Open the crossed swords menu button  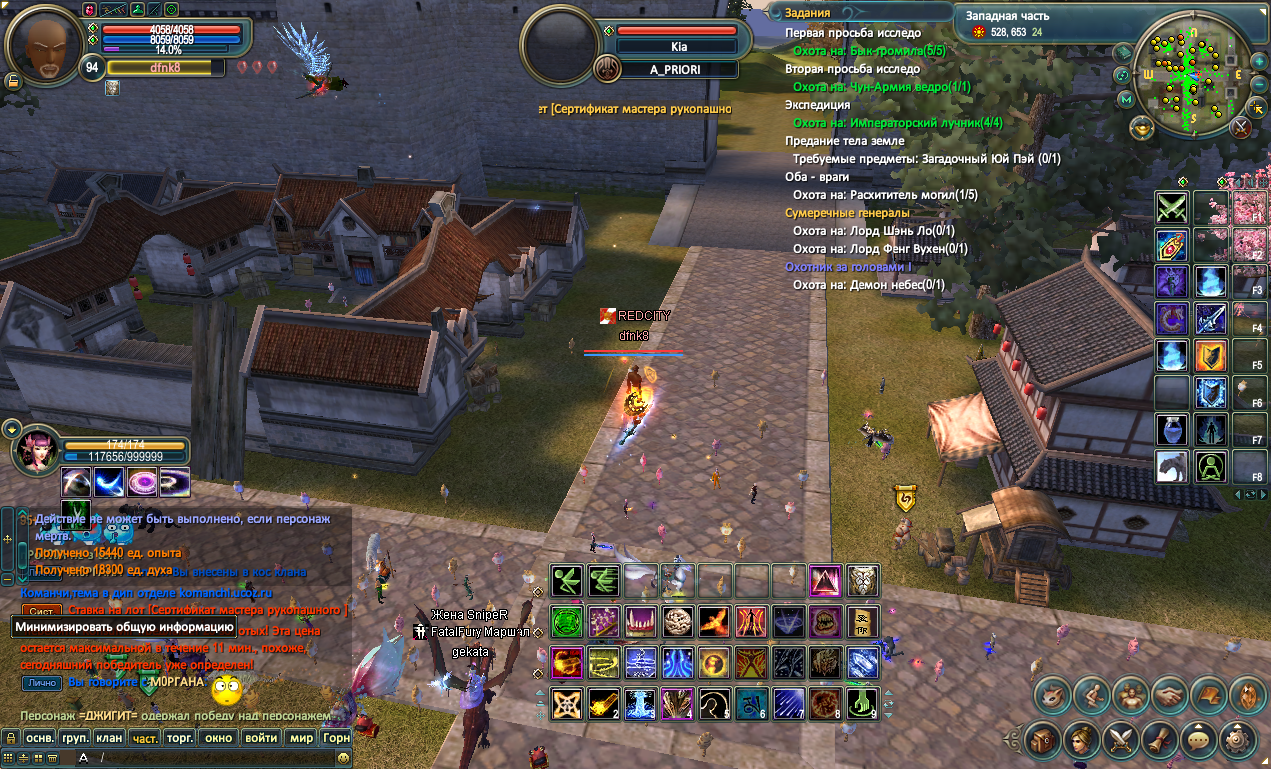[1119, 741]
